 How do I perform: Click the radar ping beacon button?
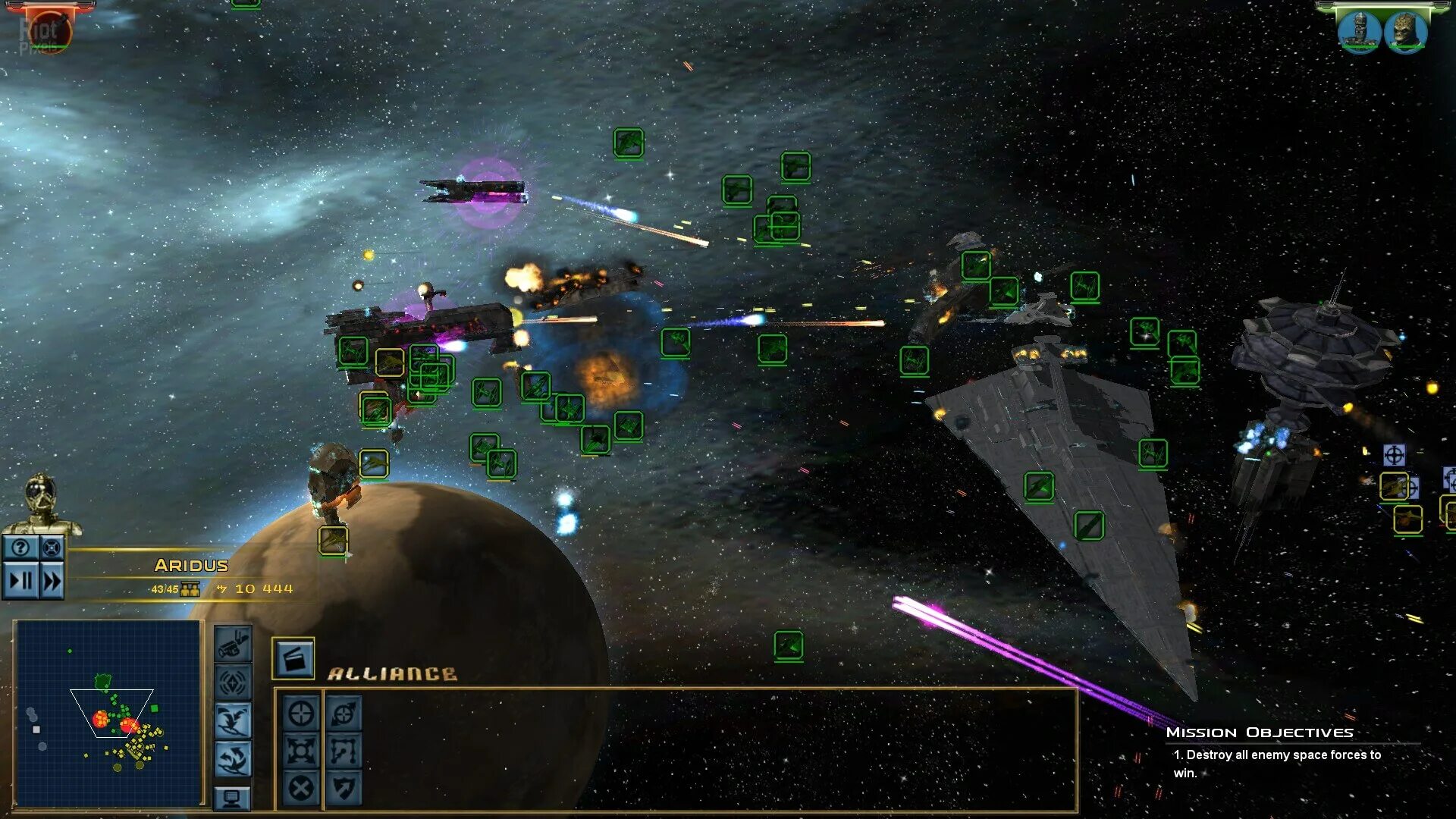[x=233, y=682]
